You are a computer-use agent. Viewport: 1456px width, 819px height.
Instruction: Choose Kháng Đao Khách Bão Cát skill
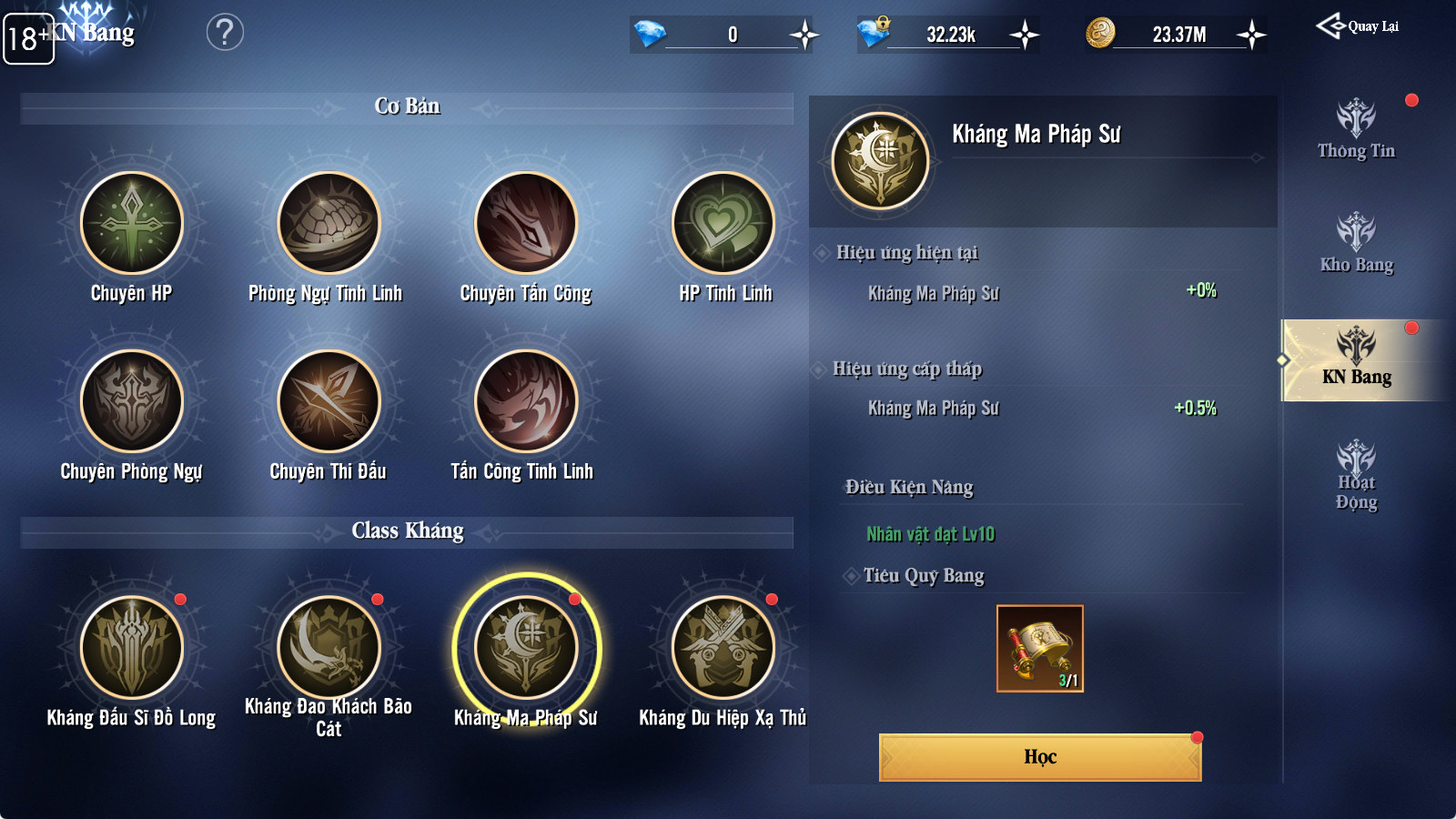329,648
